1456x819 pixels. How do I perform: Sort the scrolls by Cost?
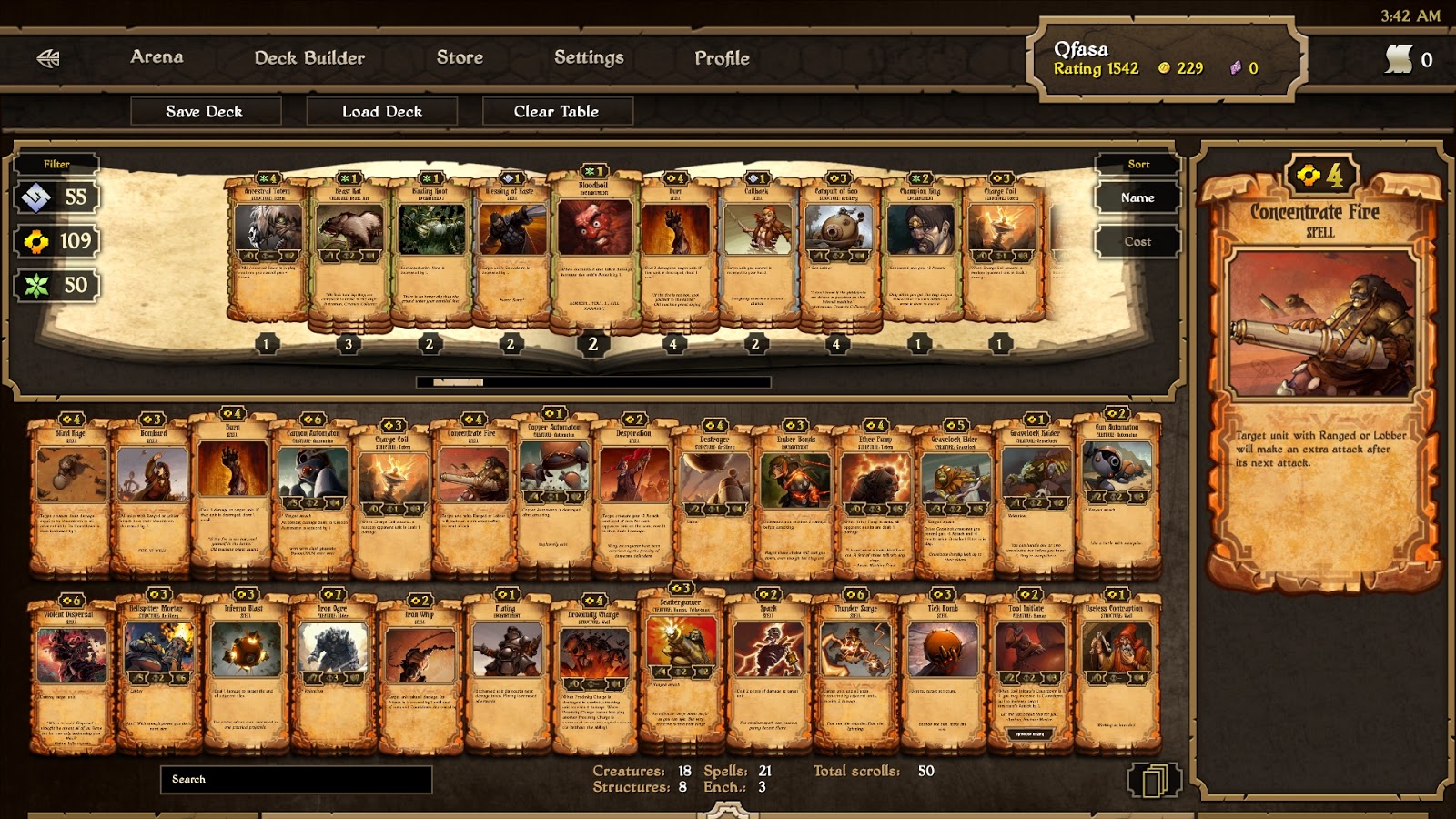[1137, 241]
